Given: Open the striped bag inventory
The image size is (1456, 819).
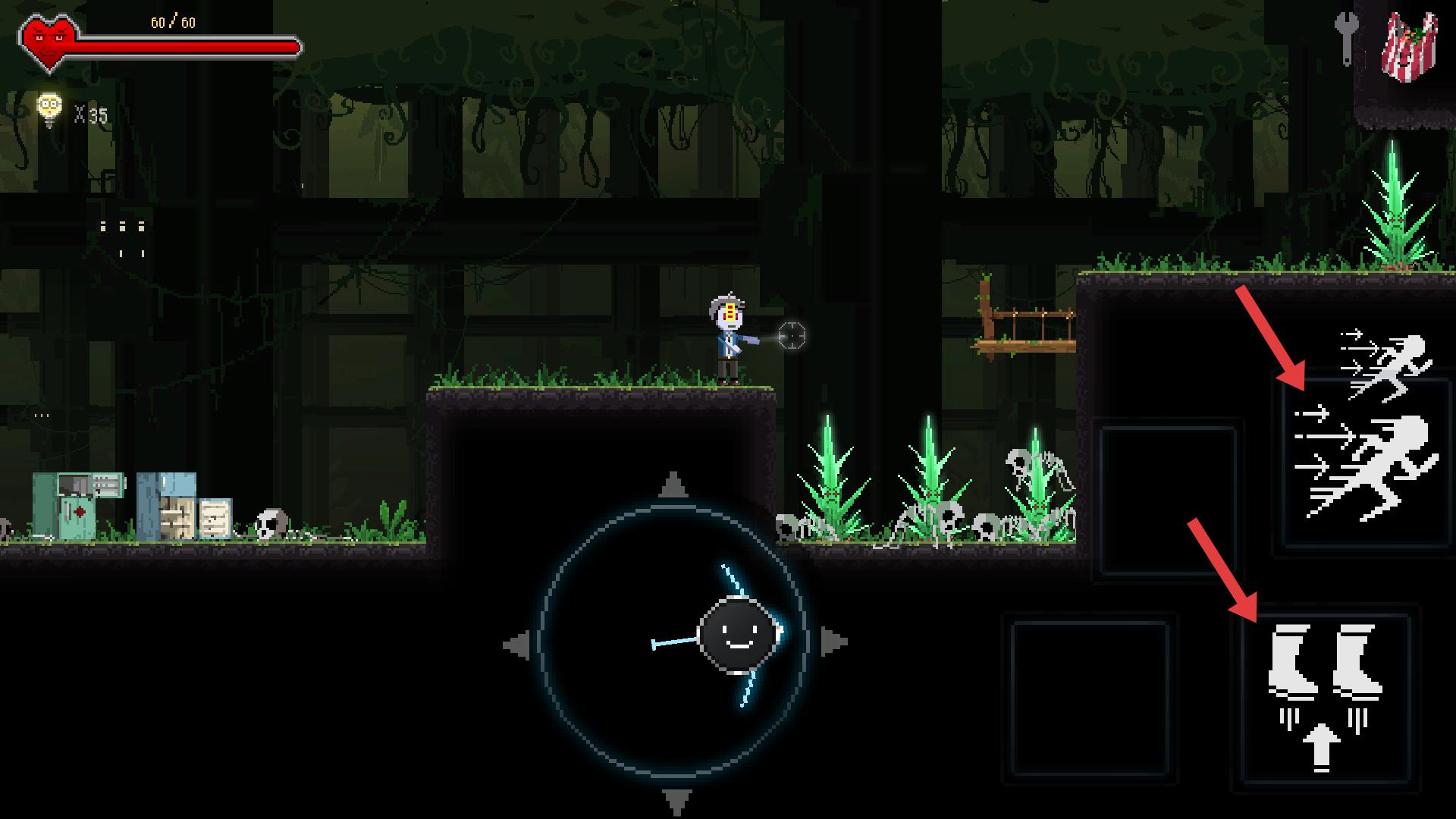Looking at the screenshot, I should tap(1409, 45).
